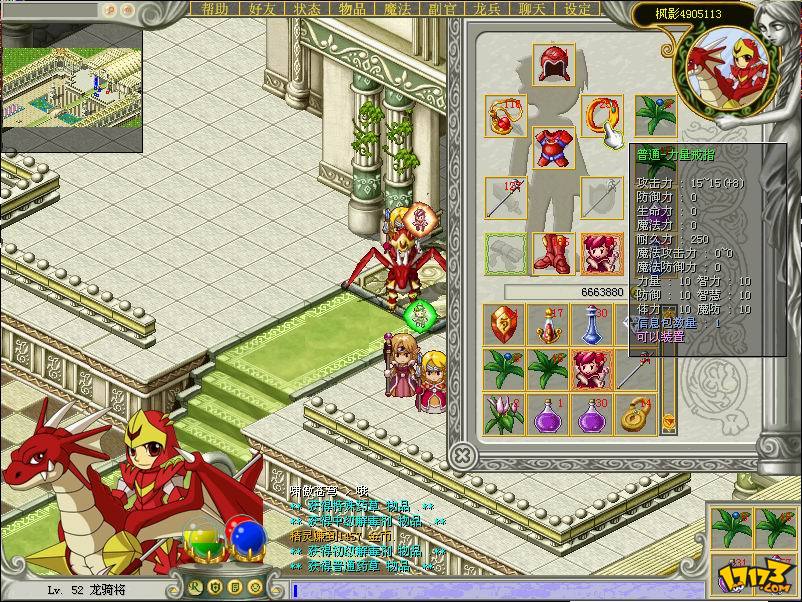Open the 设定 settings menu

[x=577, y=9]
